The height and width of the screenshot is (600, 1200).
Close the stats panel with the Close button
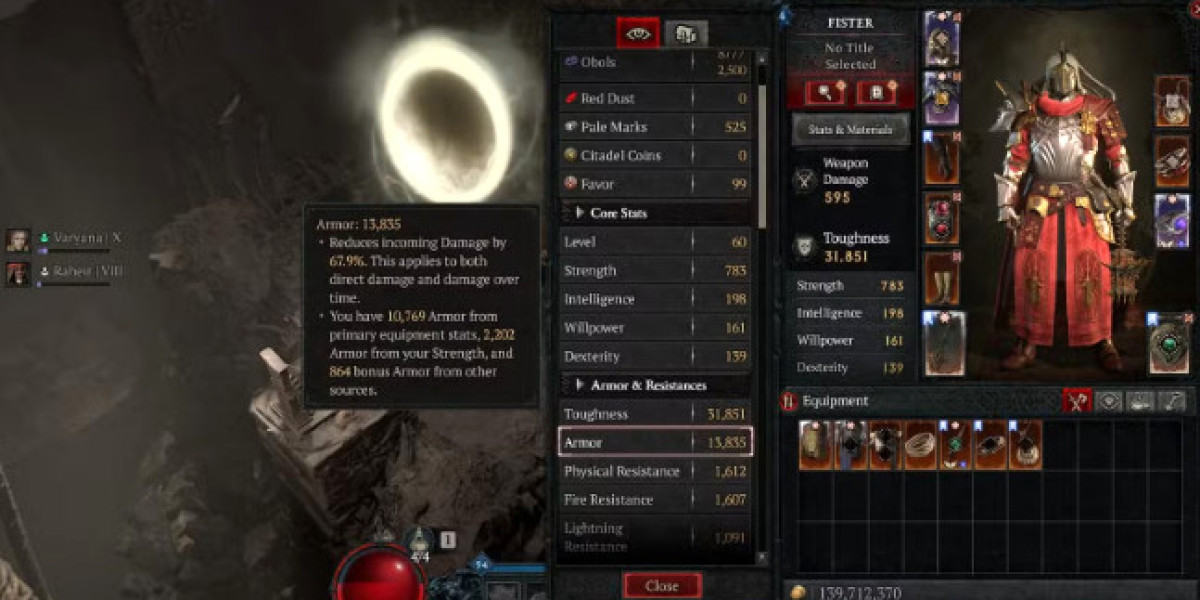coord(662,585)
